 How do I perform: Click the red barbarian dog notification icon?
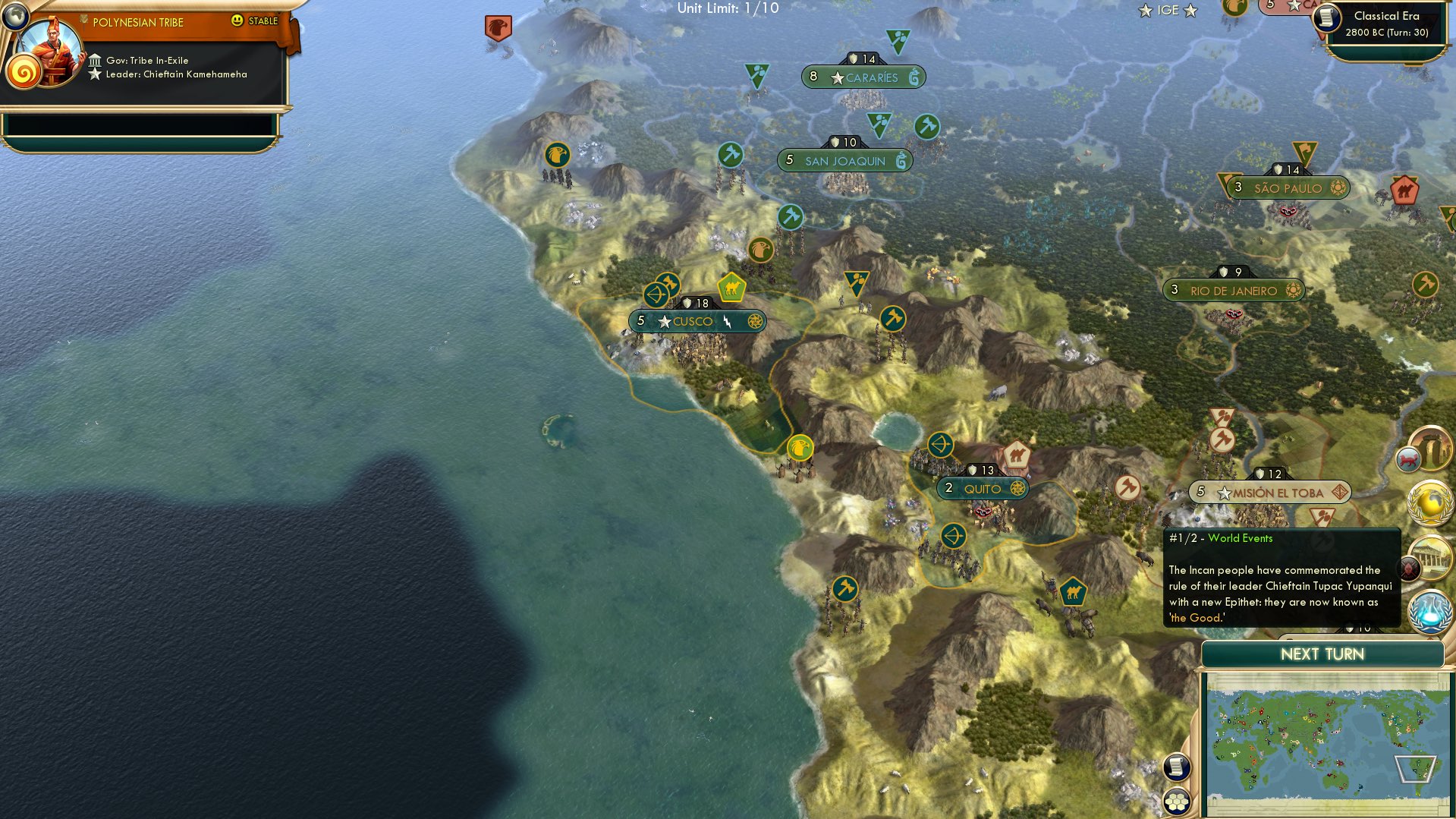click(1408, 459)
